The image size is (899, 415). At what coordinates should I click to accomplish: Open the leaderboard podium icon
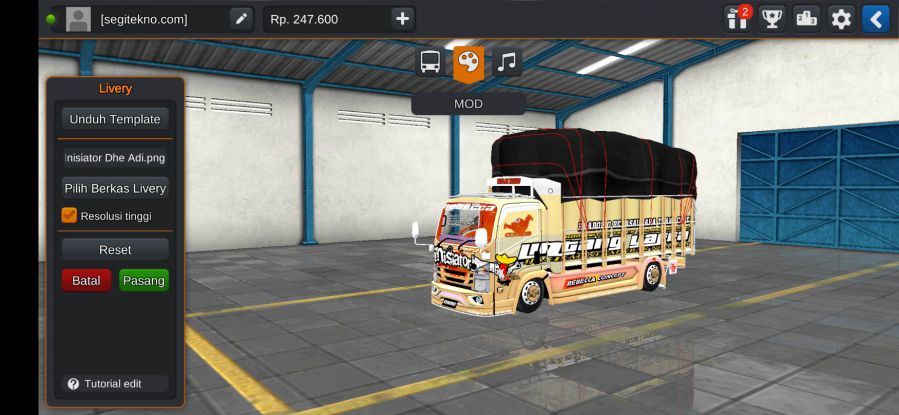coord(806,18)
